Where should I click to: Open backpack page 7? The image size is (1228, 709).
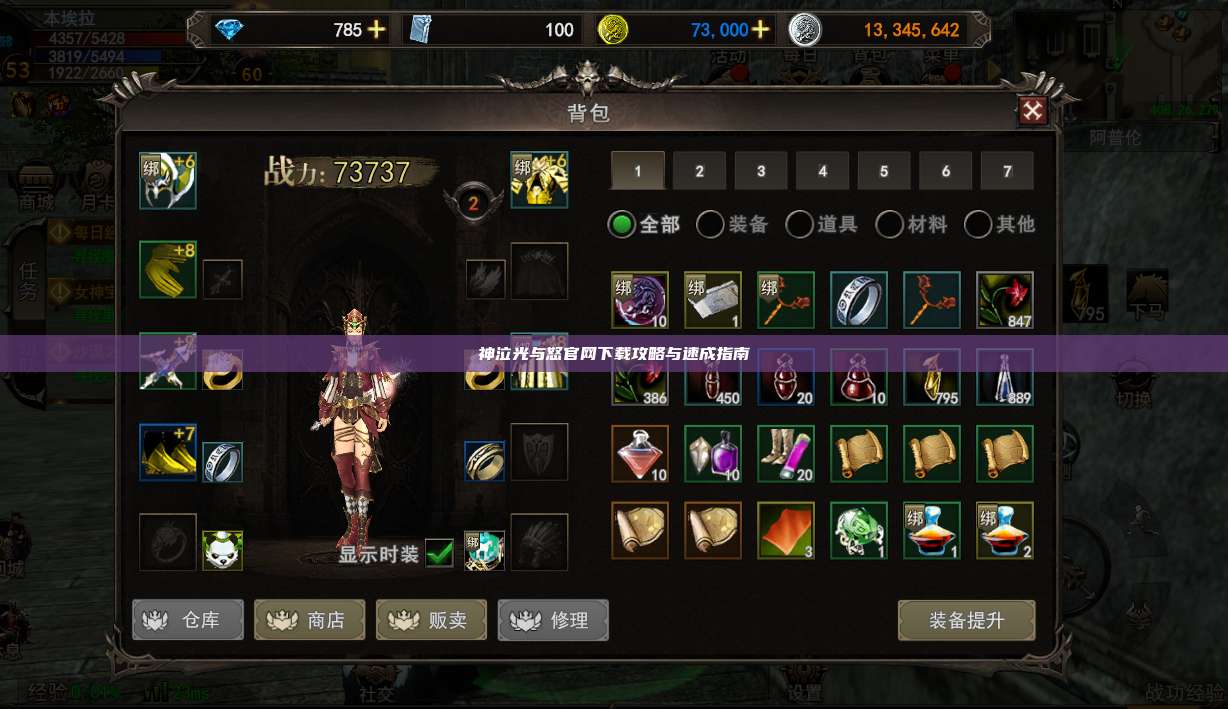coord(1007,171)
